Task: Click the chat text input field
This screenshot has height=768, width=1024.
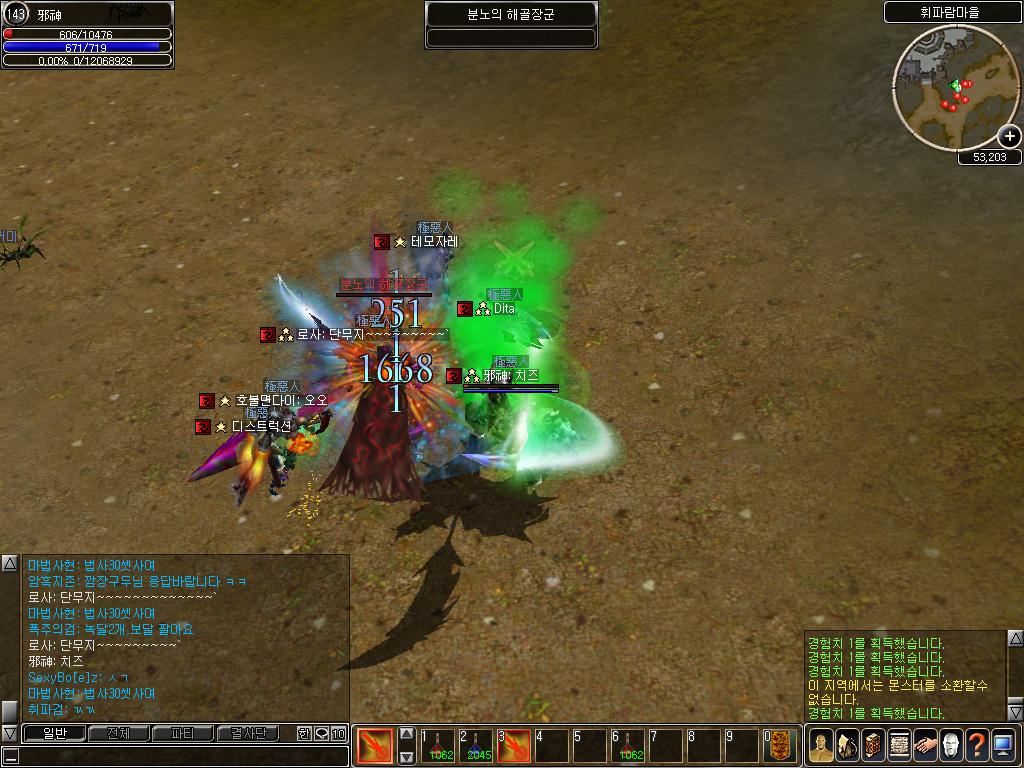Action: [x=180, y=756]
